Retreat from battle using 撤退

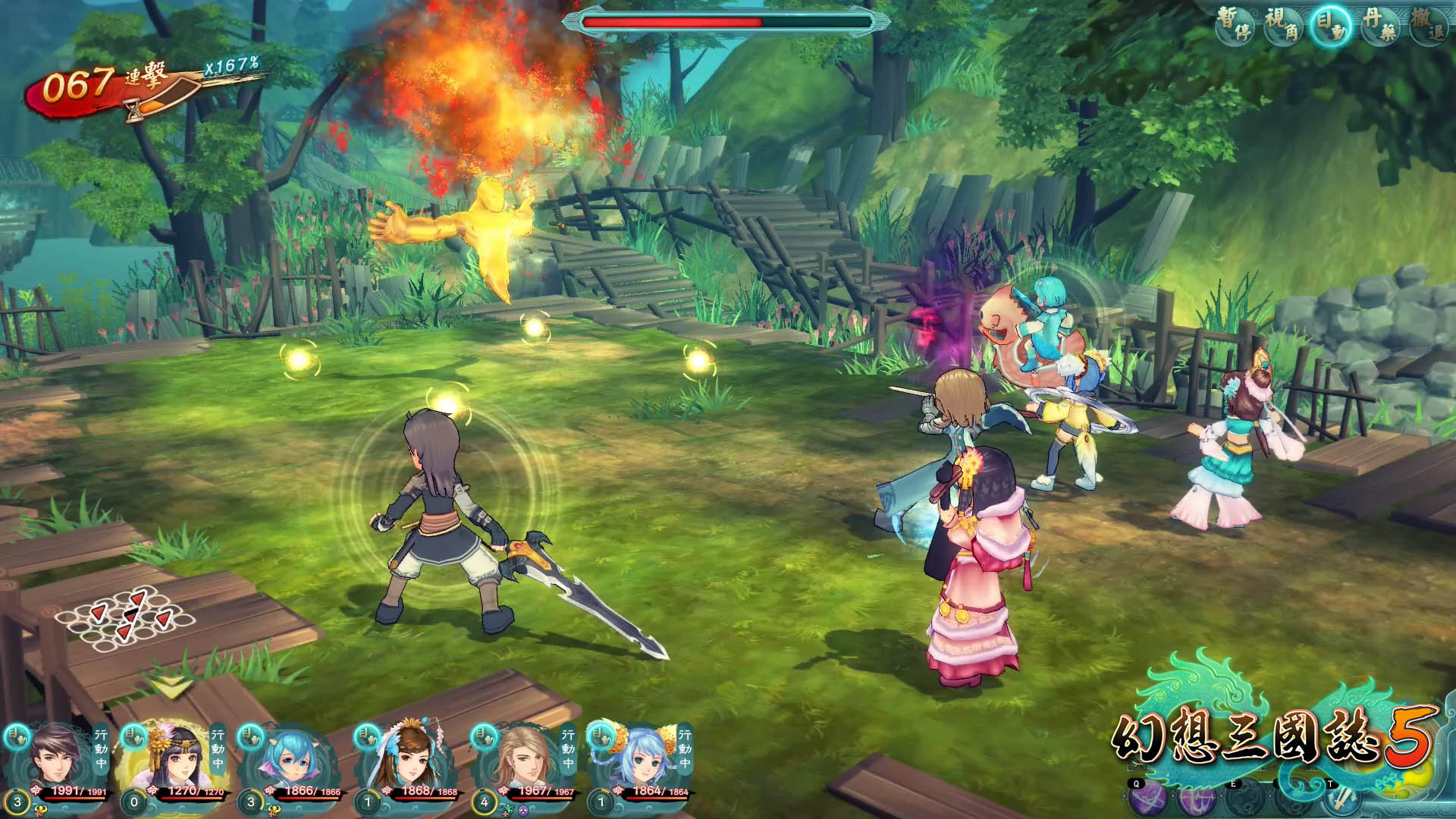[x=1429, y=24]
